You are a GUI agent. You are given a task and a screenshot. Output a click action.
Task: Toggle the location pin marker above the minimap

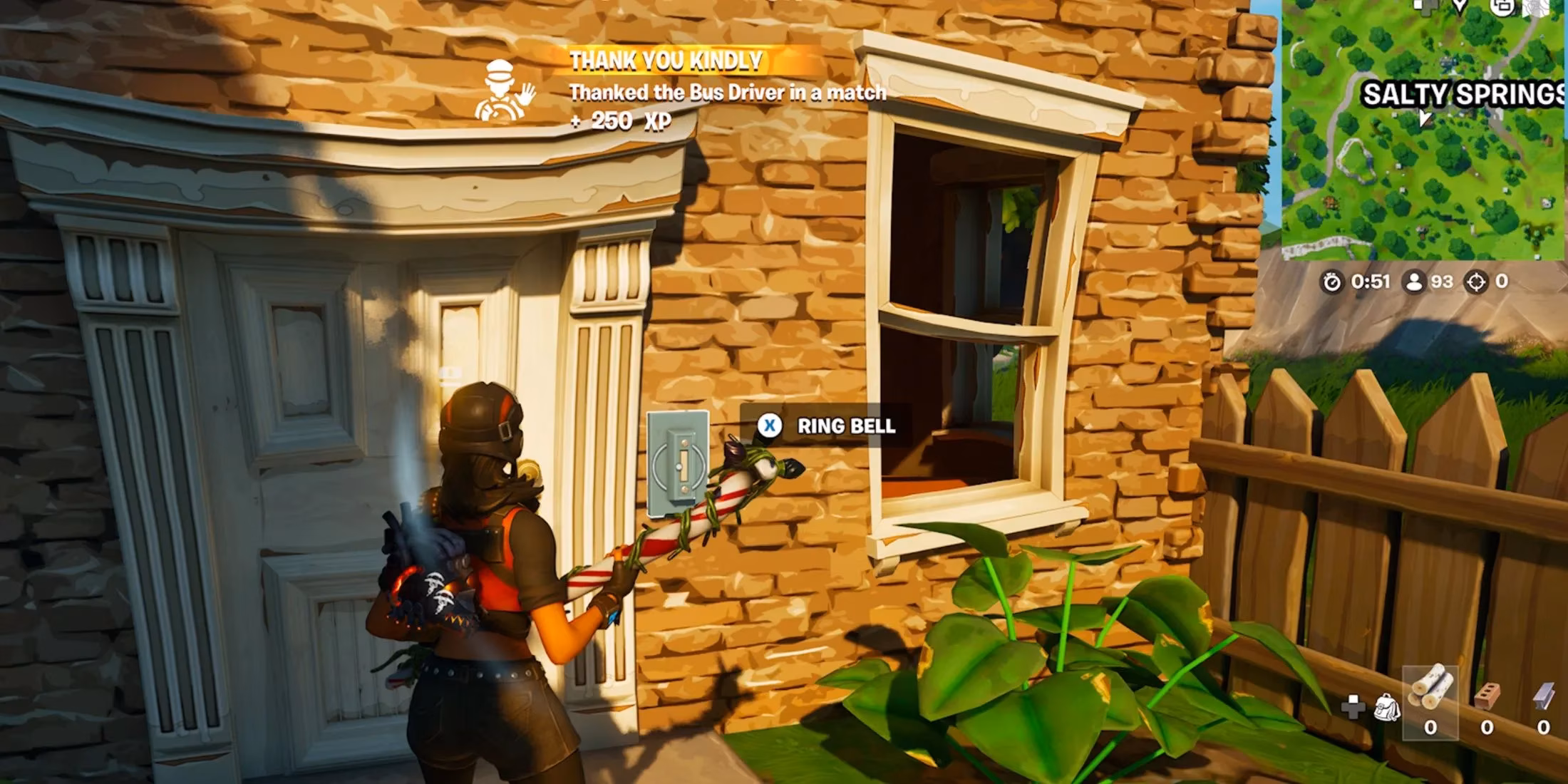tap(1459, 7)
